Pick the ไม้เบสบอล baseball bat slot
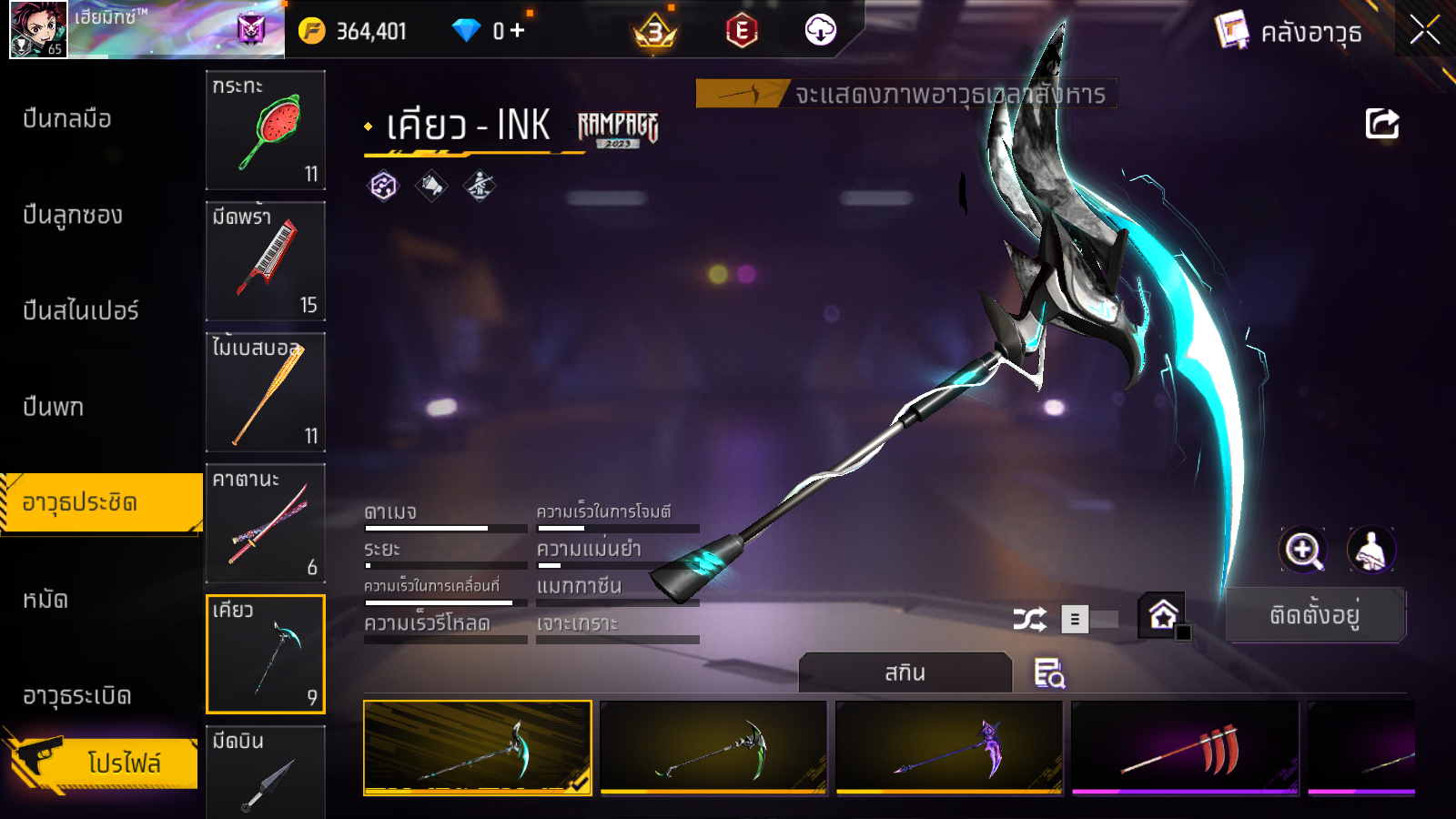Image resolution: width=1456 pixels, height=819 pixels. [x=266, y=392]
